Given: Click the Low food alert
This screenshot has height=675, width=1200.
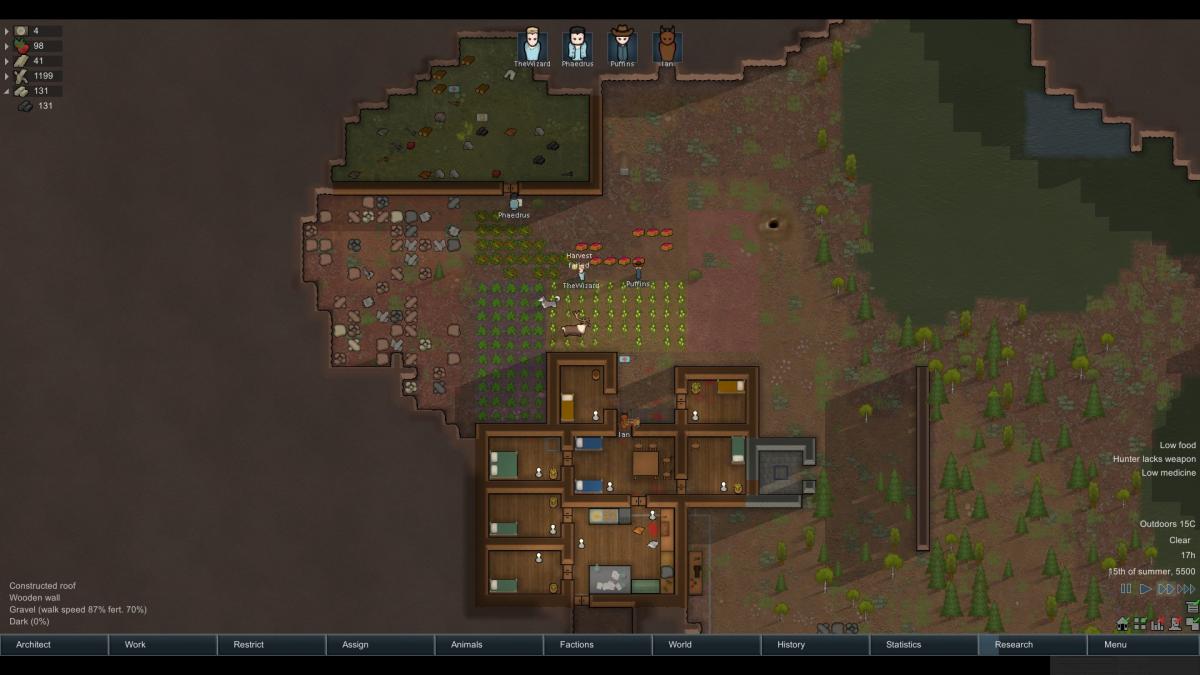Looking at the screenshot, I should (1177, 445).
